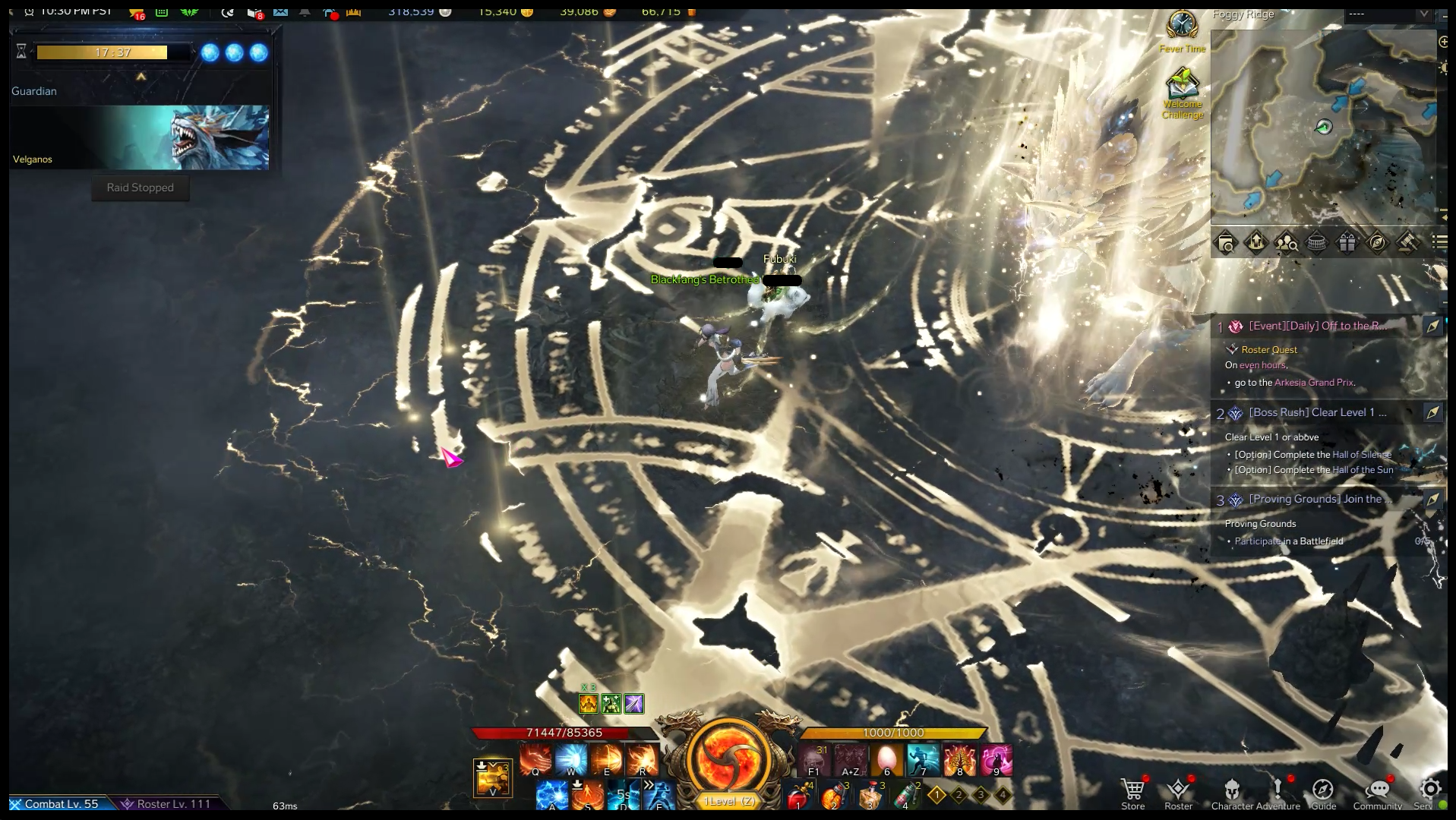Open the Welcome Challenge icon
Viewport: 1456px width, 820px height.
[1182, 85]
